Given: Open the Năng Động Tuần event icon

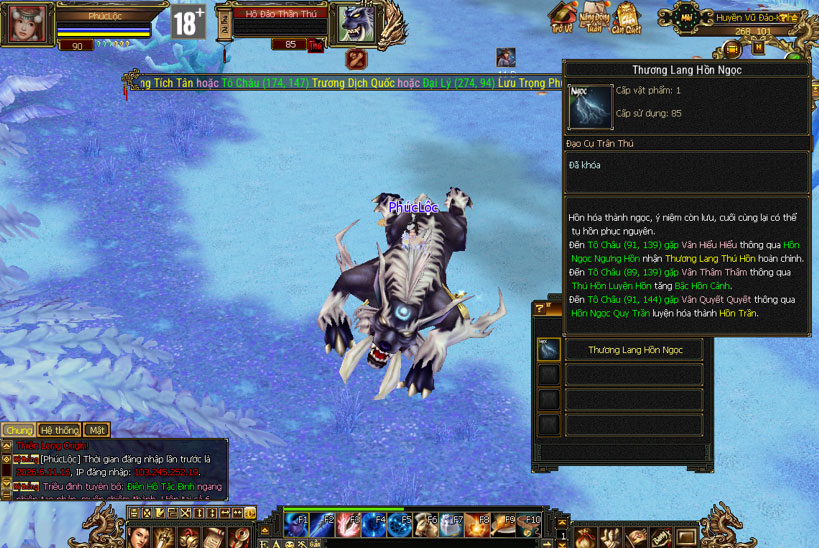Looking at the screenshot, I should 595,17.
